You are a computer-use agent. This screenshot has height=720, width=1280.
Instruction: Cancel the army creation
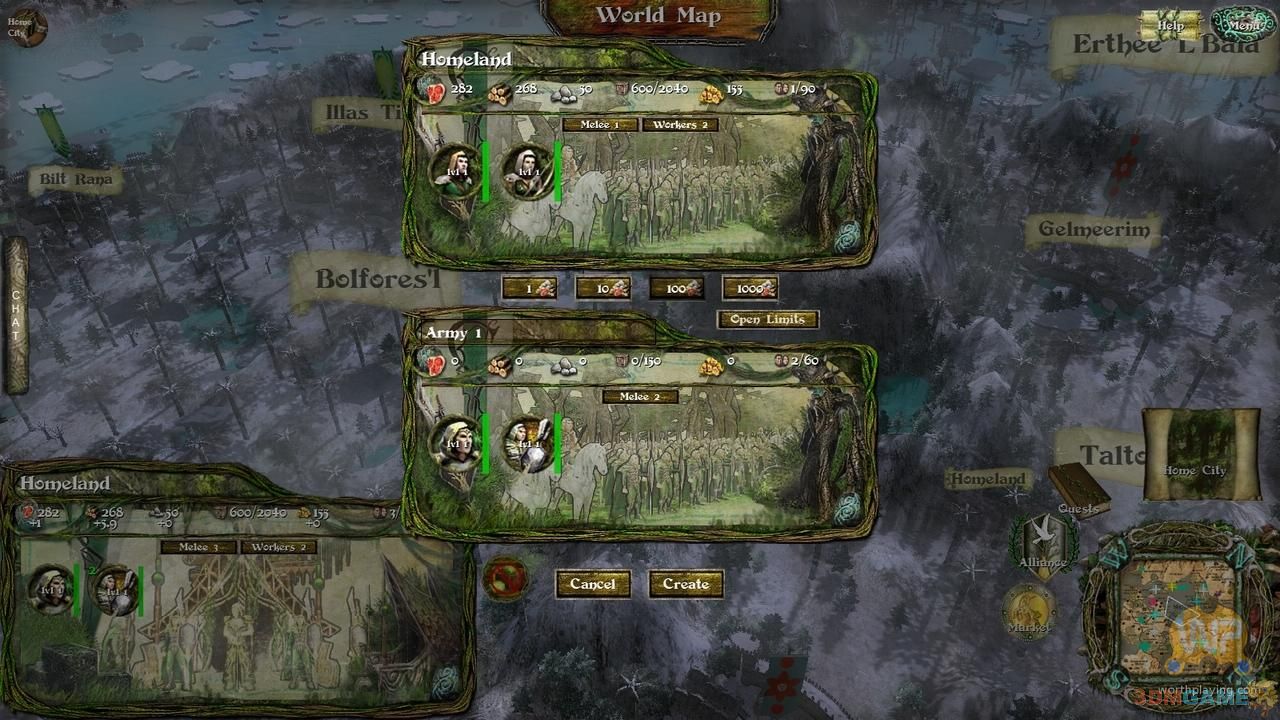tap(593, 584)
